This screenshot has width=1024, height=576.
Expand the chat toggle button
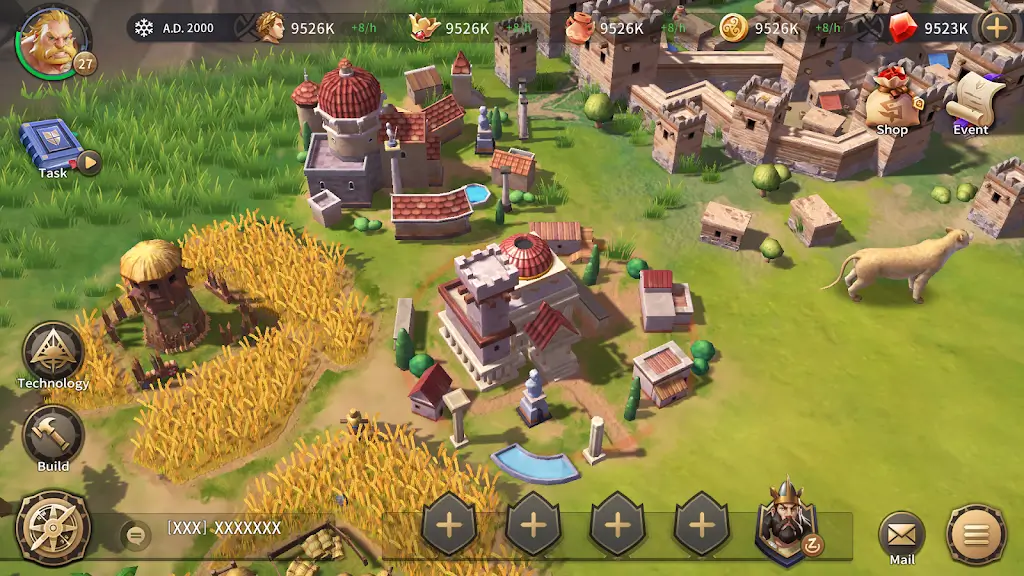(136, 536)
